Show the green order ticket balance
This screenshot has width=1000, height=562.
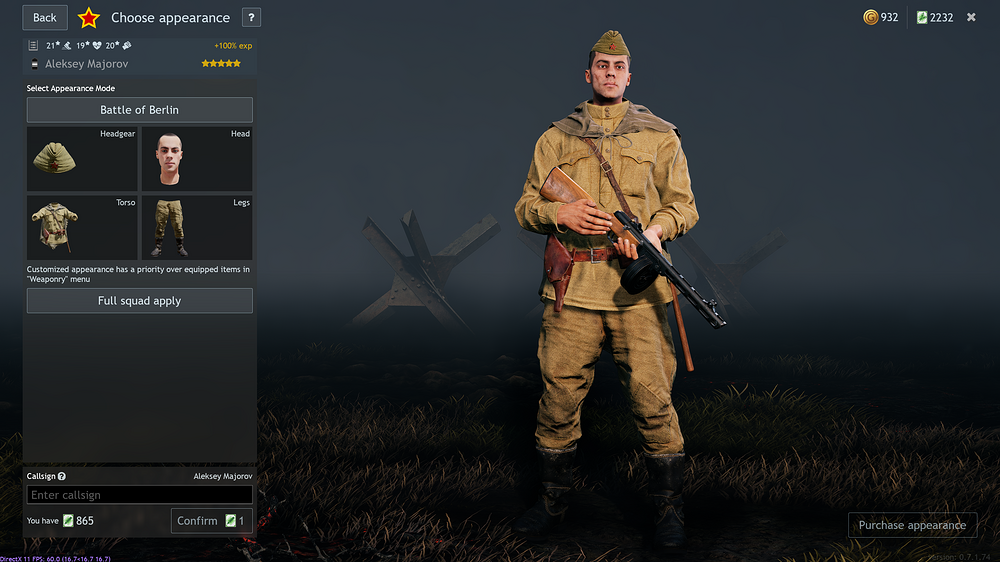coord(935,17)
